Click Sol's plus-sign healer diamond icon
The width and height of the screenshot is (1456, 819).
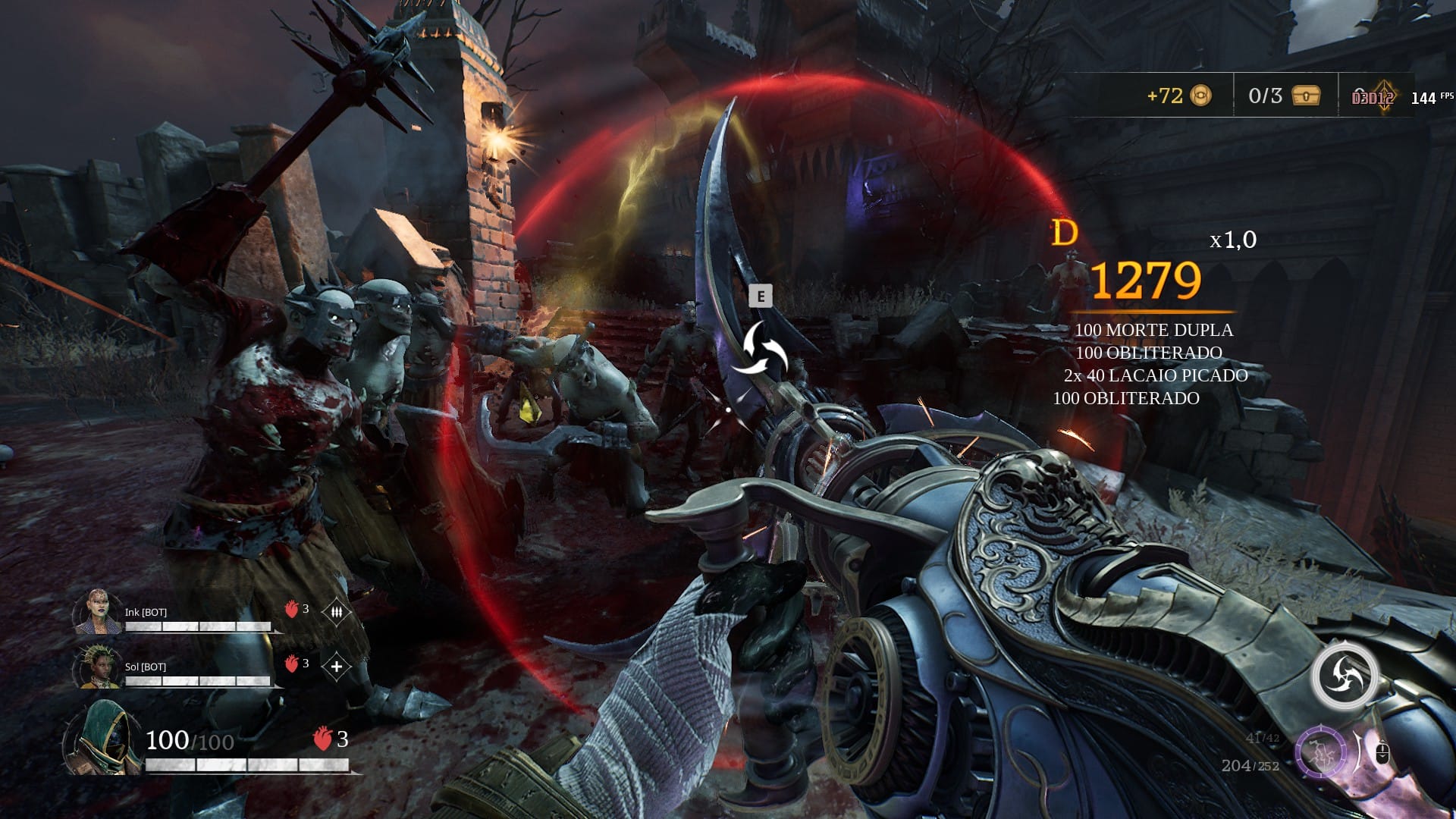point(336,667)
